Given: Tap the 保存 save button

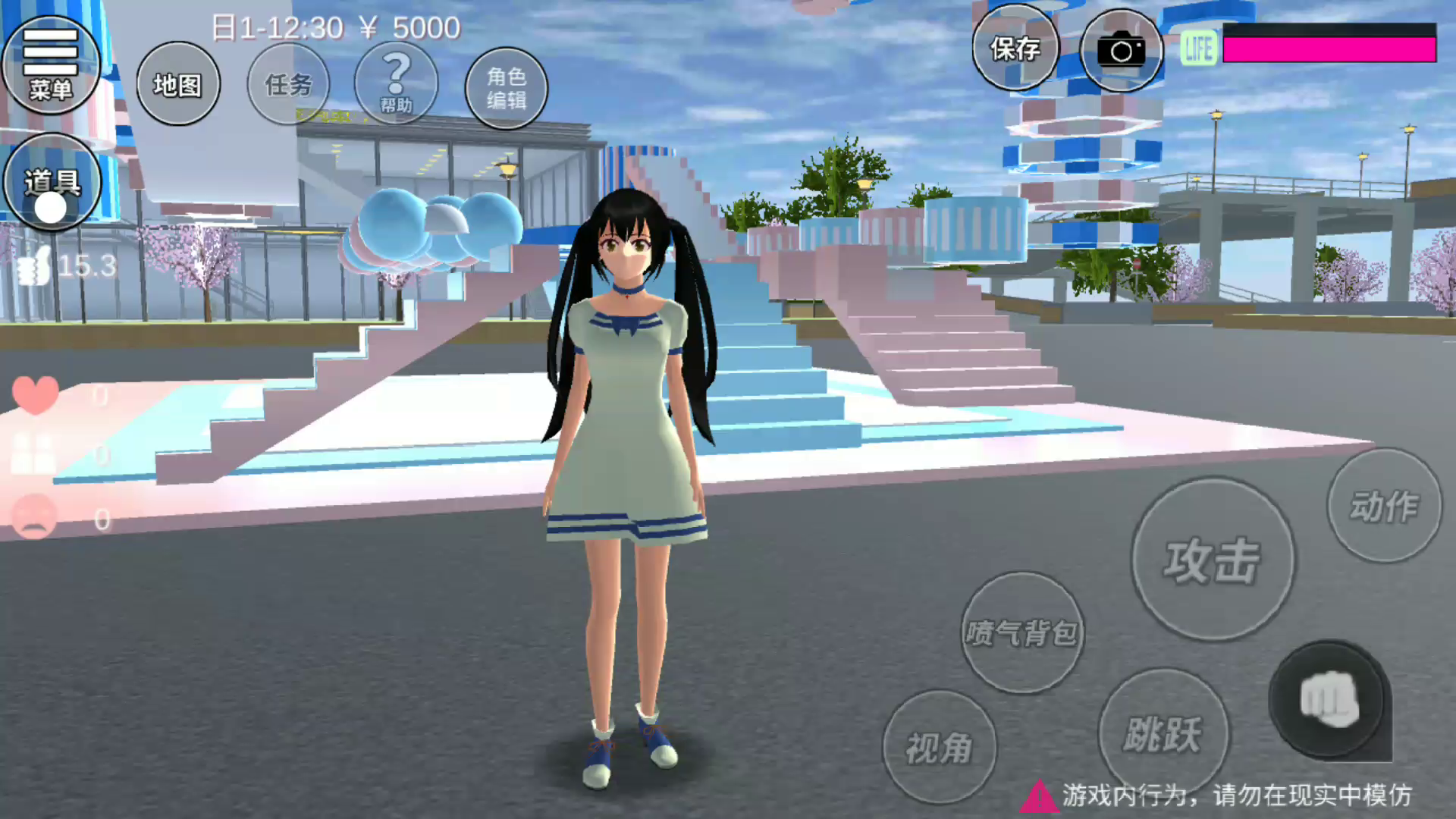Looking at the screenshot, I should [x=1015, y=49].
